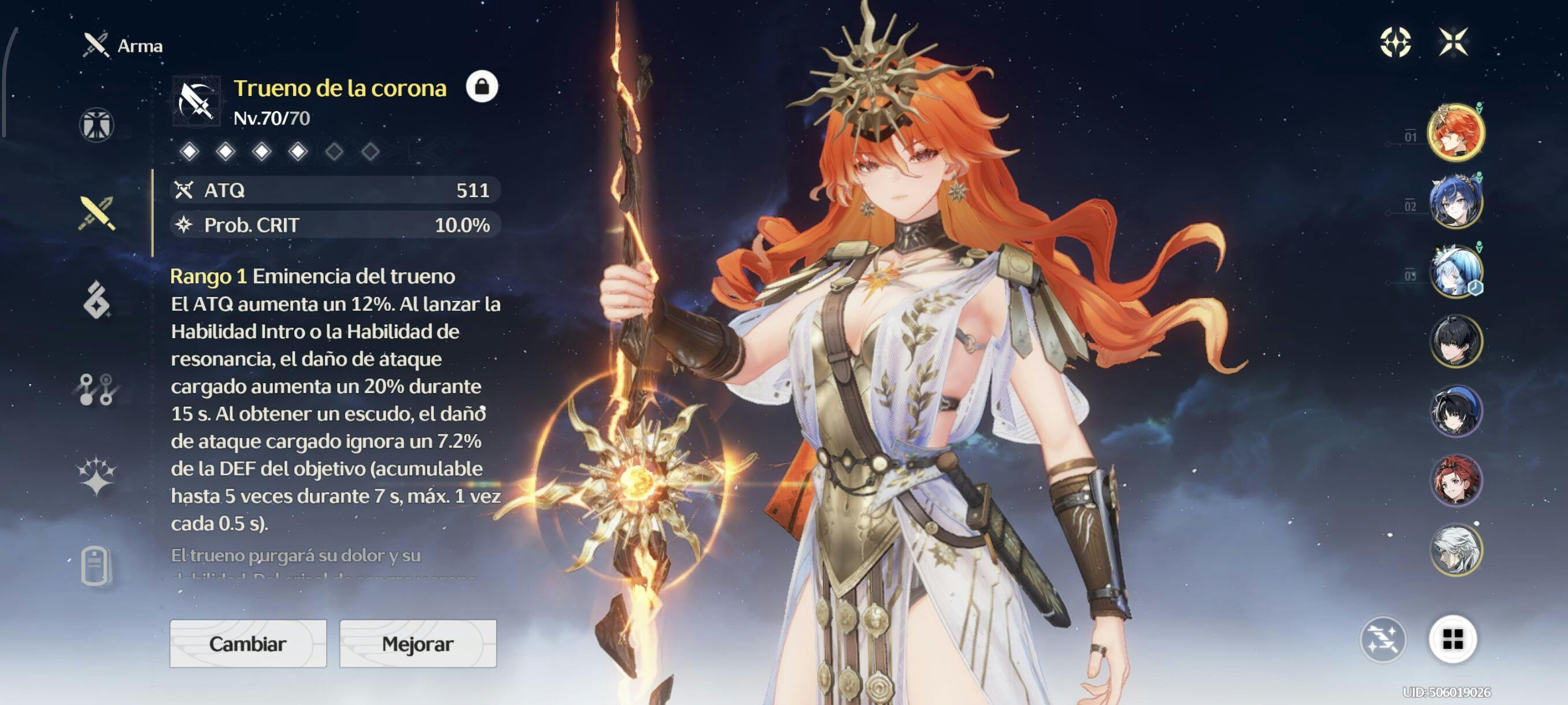Pick the light-blue-haired character in slot 03
This screenshot has width=1568, height=705.
pos(1455,271)
